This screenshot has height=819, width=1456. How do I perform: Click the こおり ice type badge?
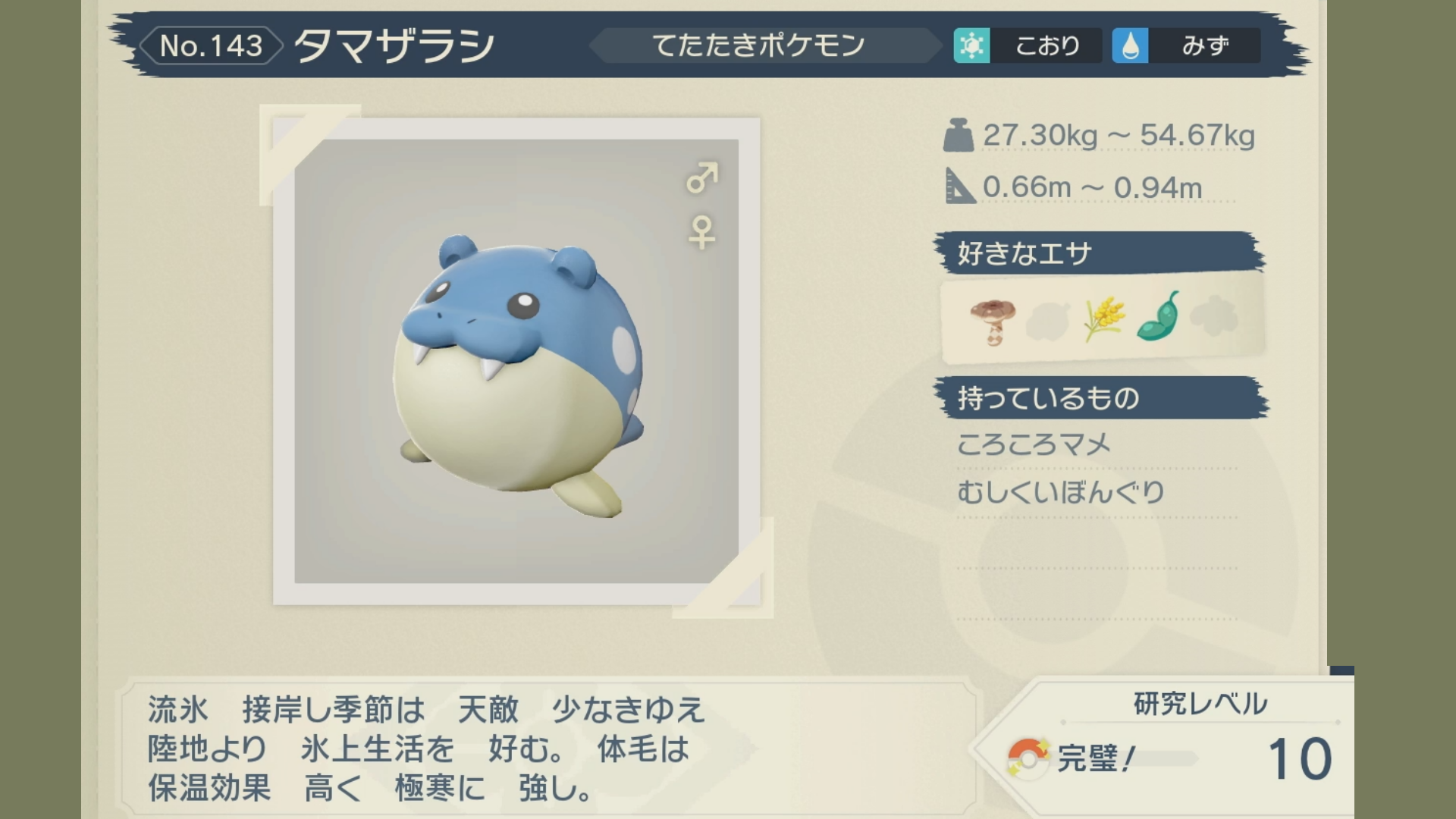[x=1027, y=45]
